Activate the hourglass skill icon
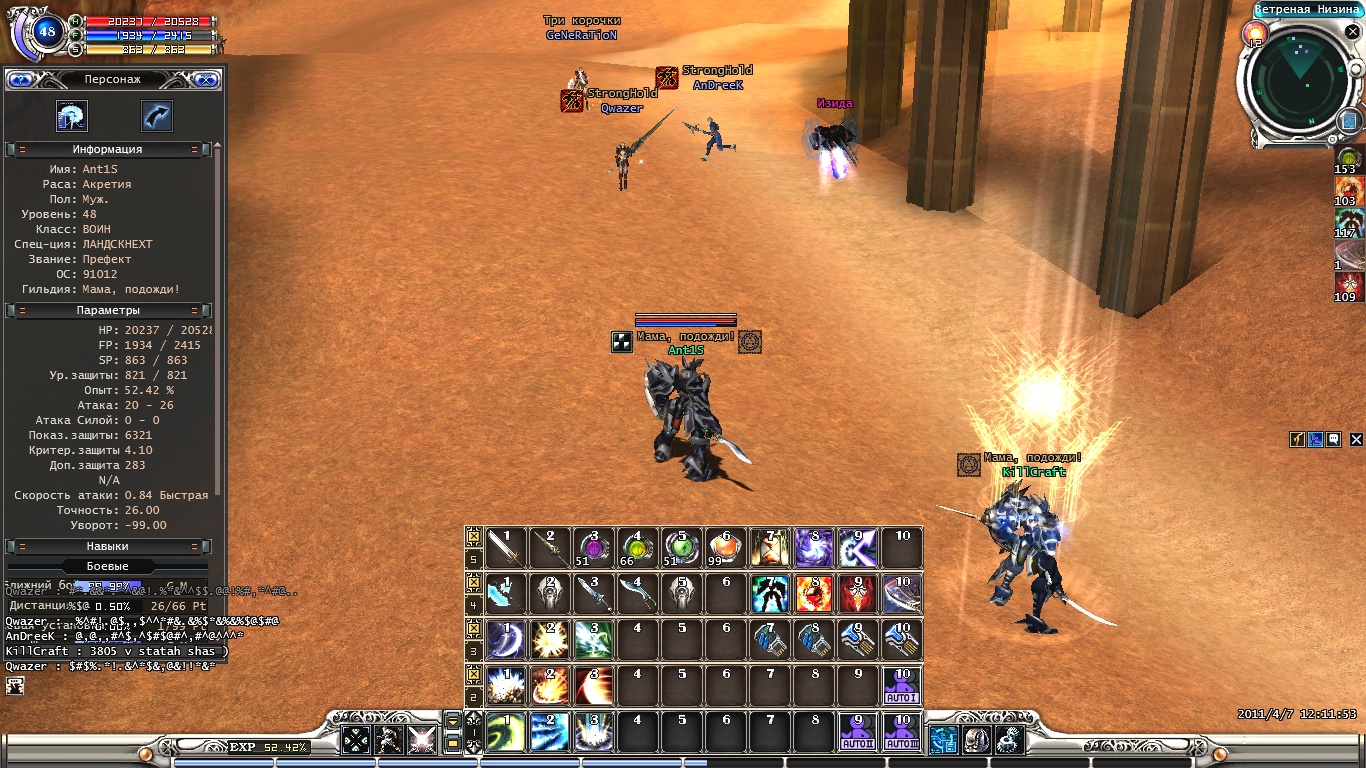The image size is (1366, 768). click(x=770, y=548)
